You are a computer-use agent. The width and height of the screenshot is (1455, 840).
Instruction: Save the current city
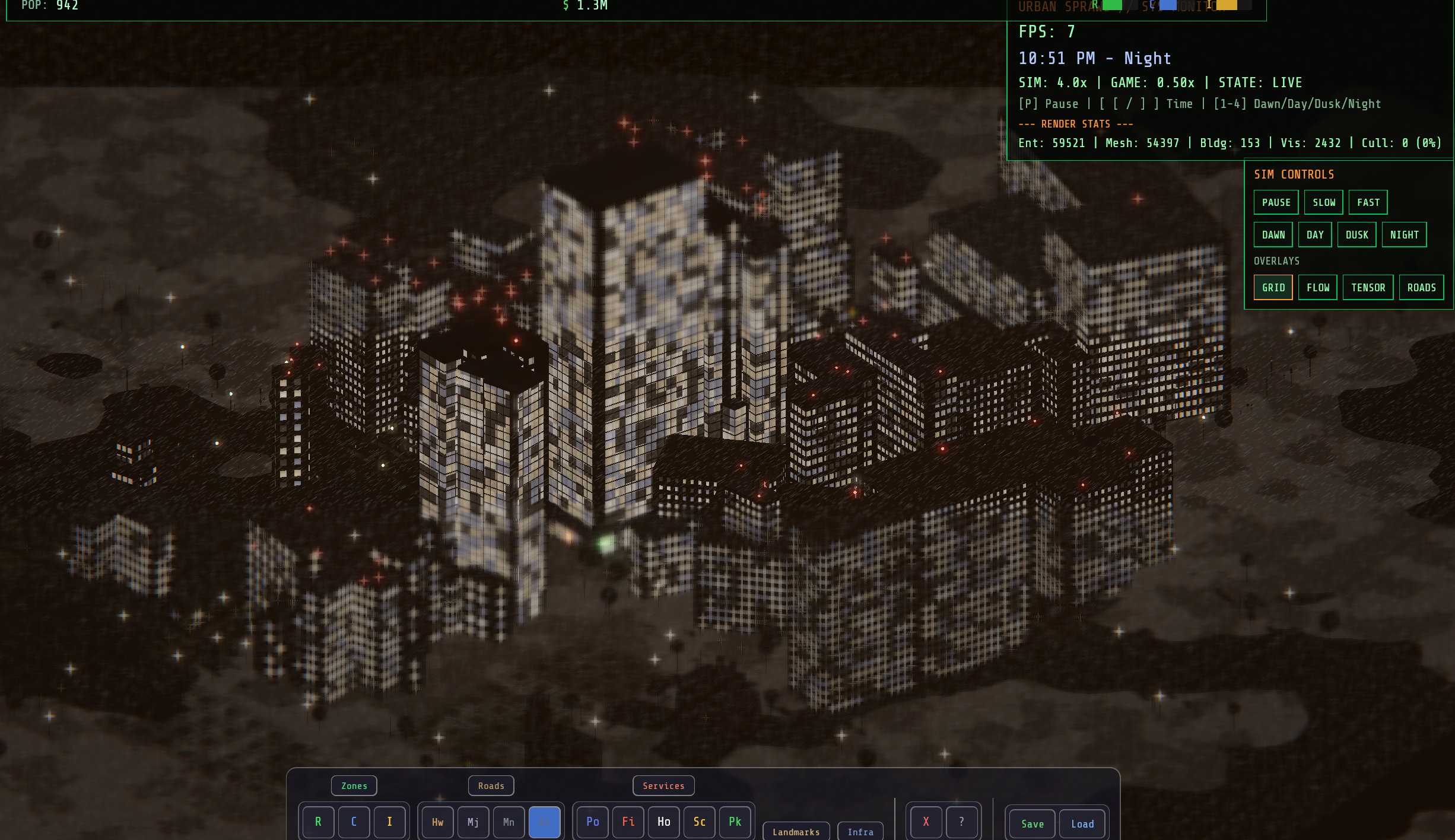[1031, 823]
